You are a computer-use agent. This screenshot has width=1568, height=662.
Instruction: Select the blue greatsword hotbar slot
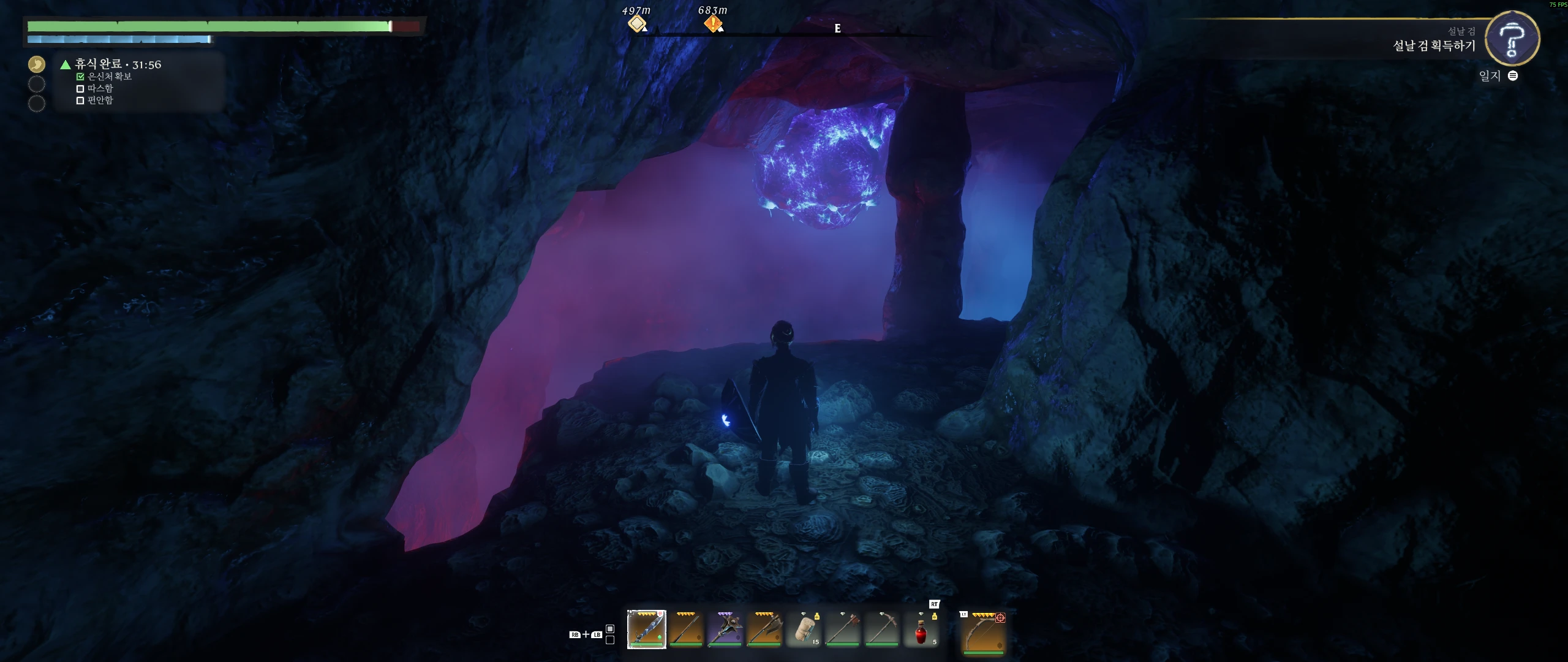coord(646,629)
